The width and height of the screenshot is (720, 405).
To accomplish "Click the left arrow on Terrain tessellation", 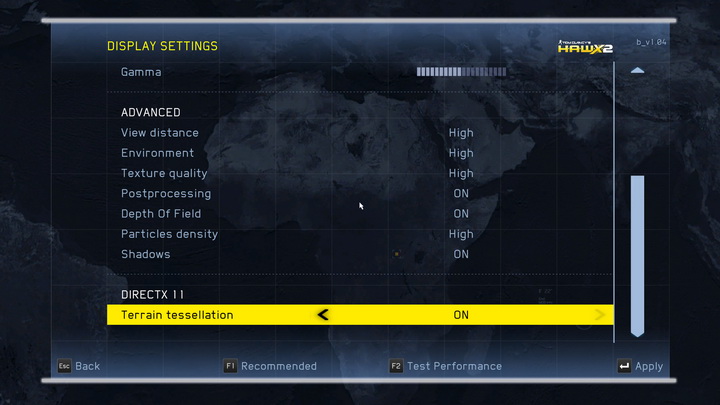I will (x=322, y=315).
